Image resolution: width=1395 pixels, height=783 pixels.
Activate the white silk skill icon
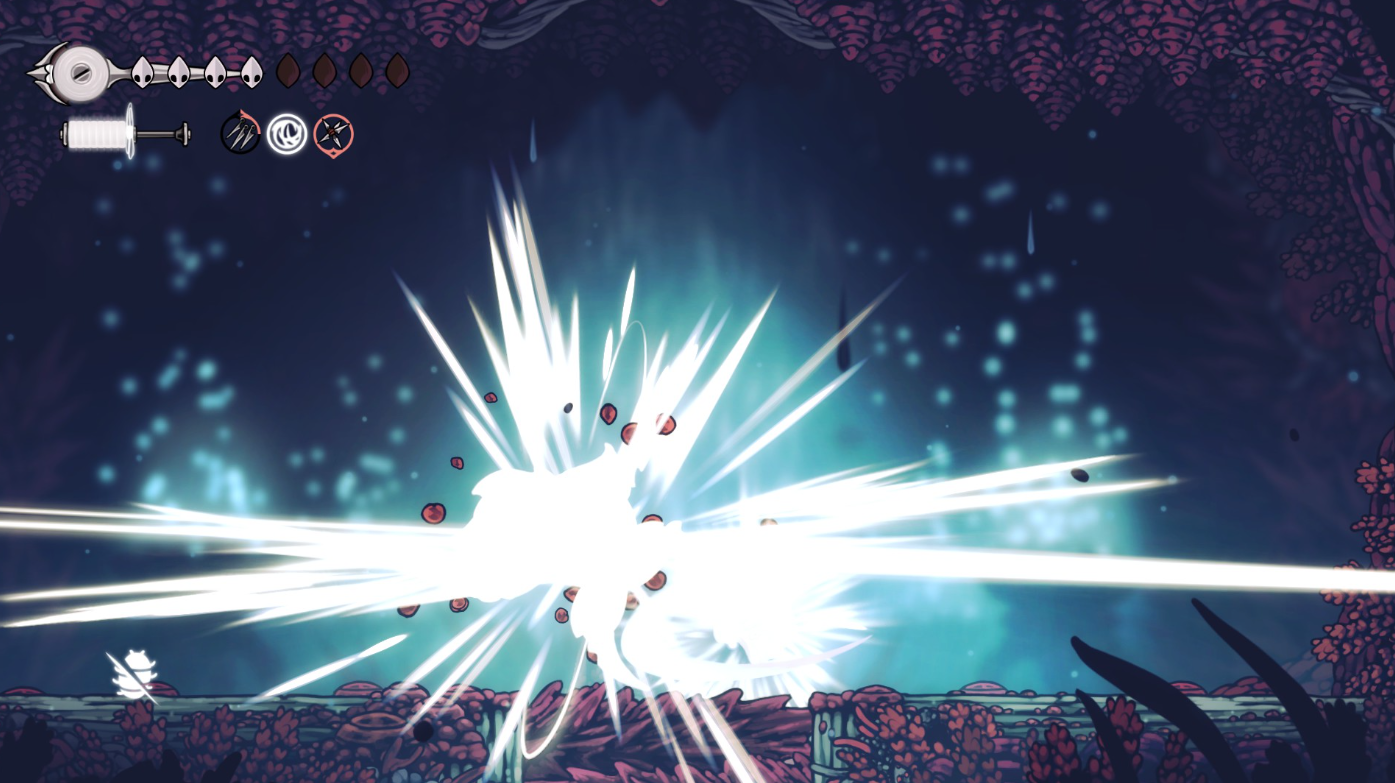(x=287, y=134)
